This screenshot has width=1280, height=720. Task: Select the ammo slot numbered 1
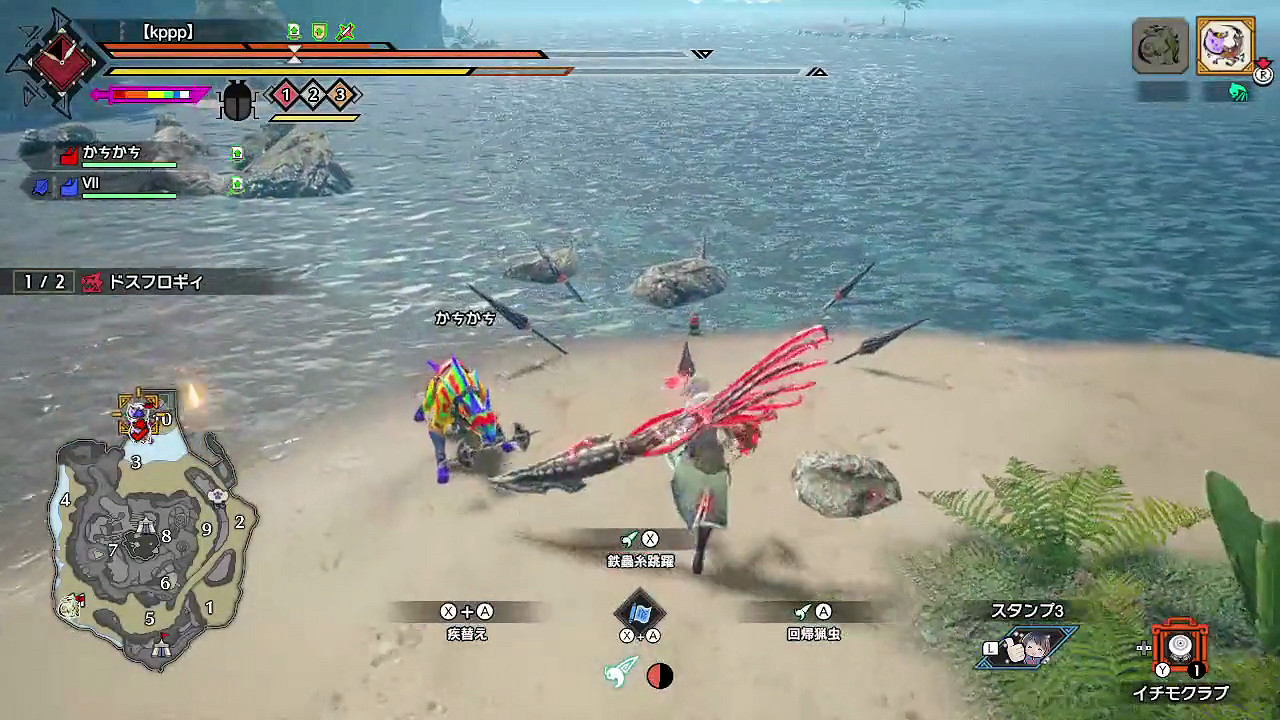click(x=285, y=94)
